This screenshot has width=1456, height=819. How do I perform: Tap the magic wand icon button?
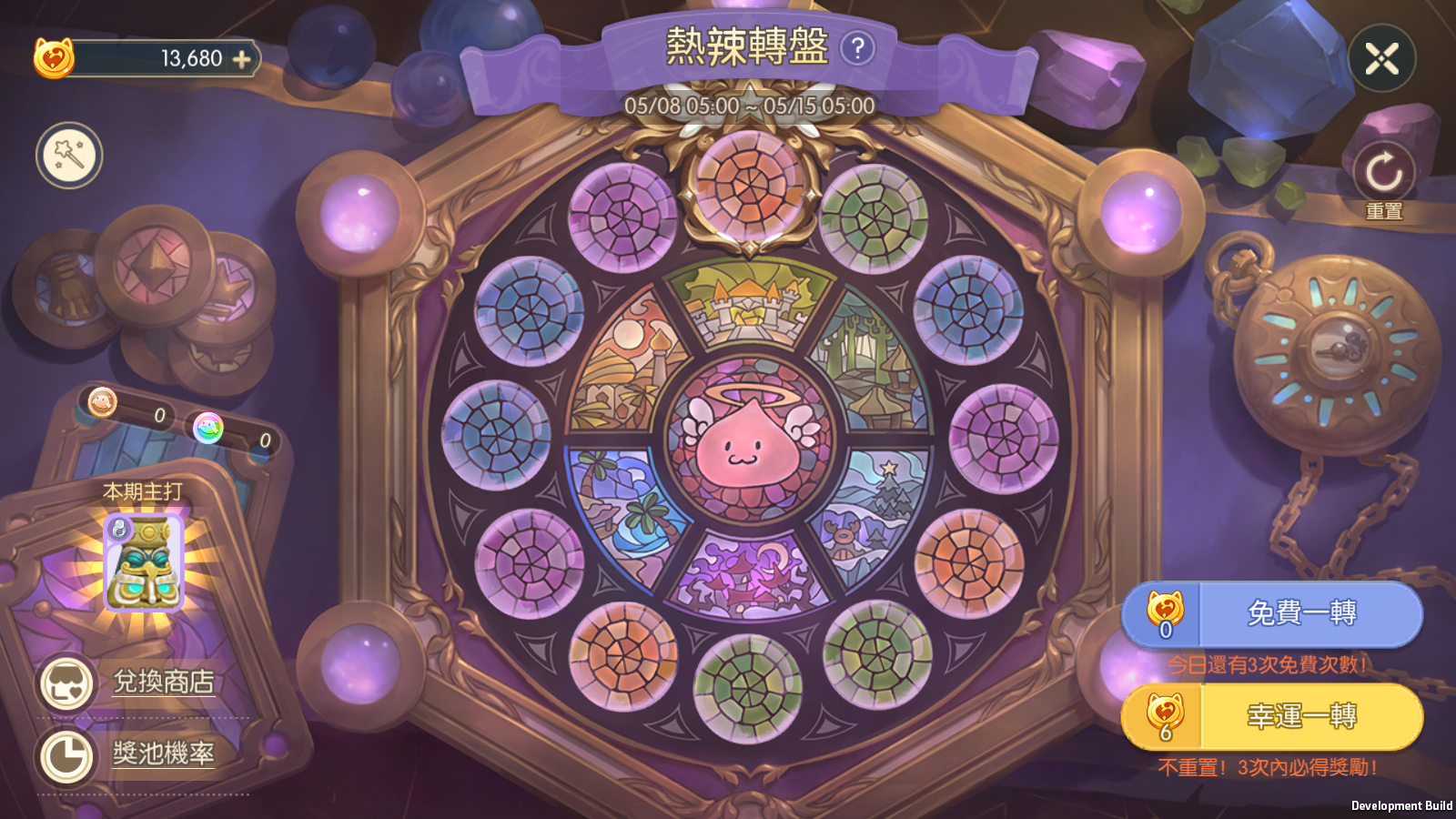pos(69,155)
